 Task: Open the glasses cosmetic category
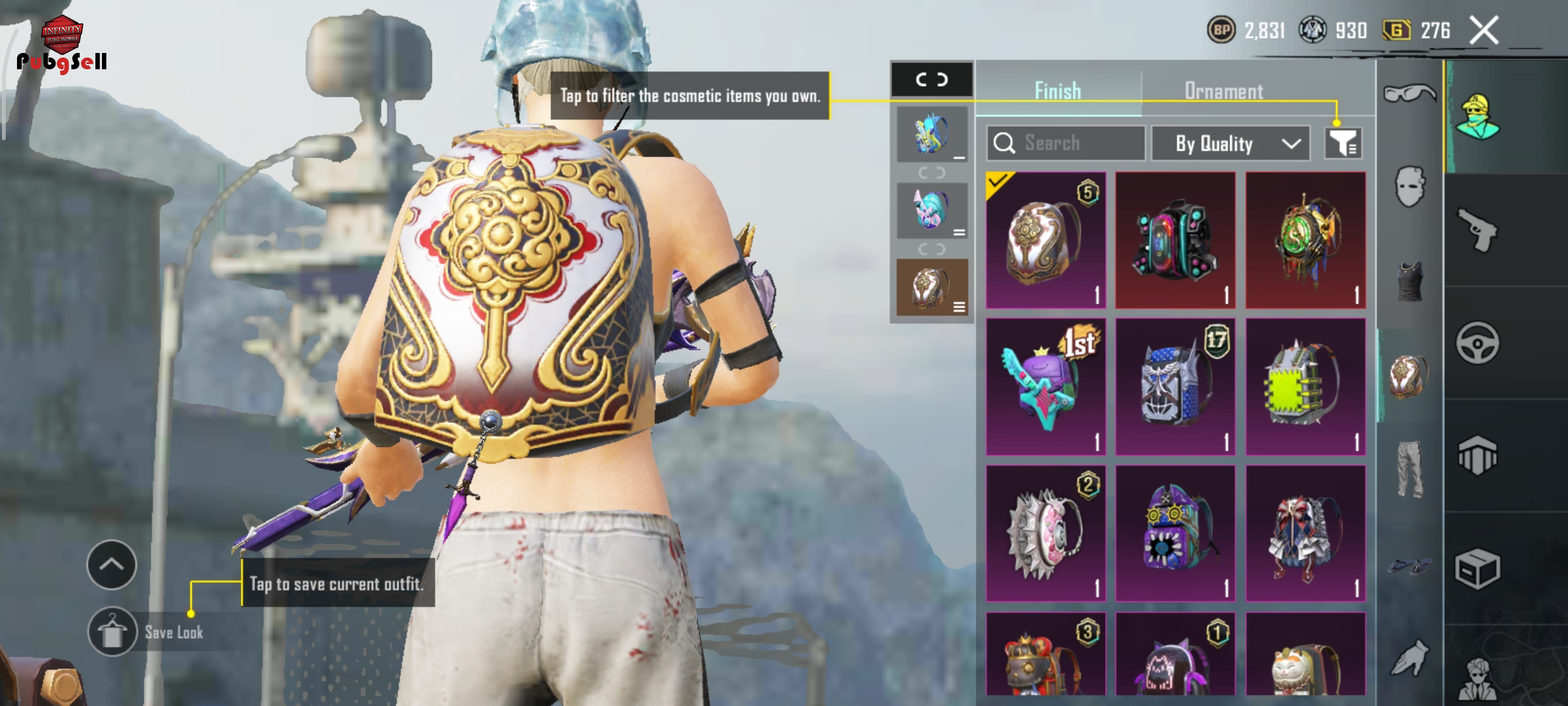[1409, 93]
